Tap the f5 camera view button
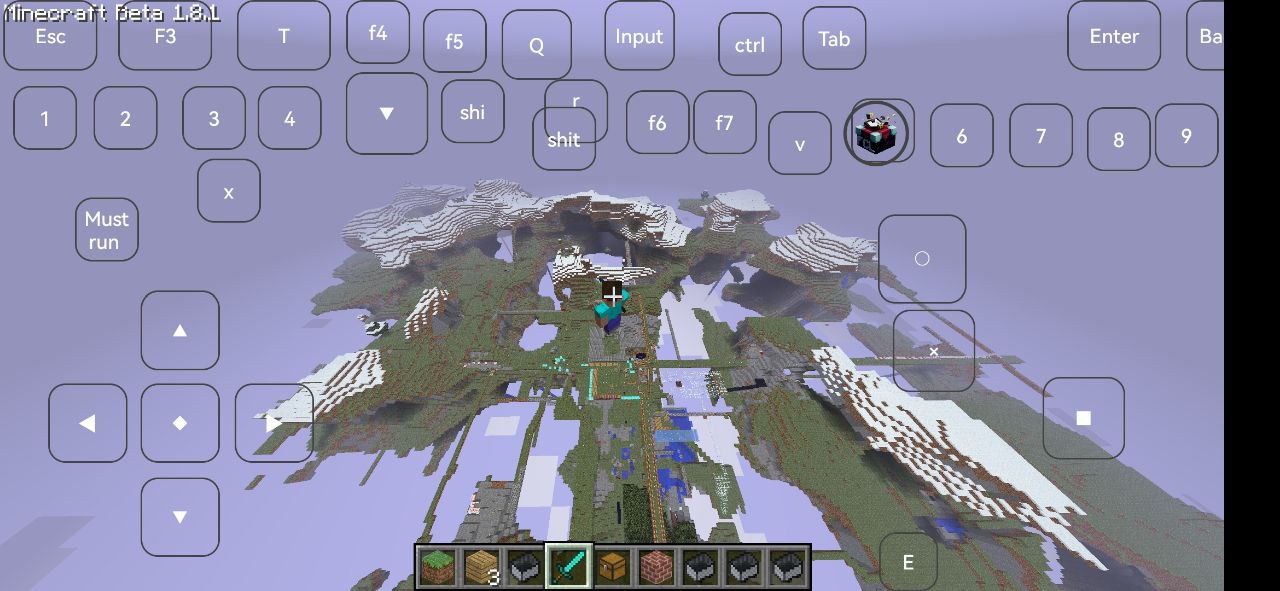 click(x=455, y=42)
